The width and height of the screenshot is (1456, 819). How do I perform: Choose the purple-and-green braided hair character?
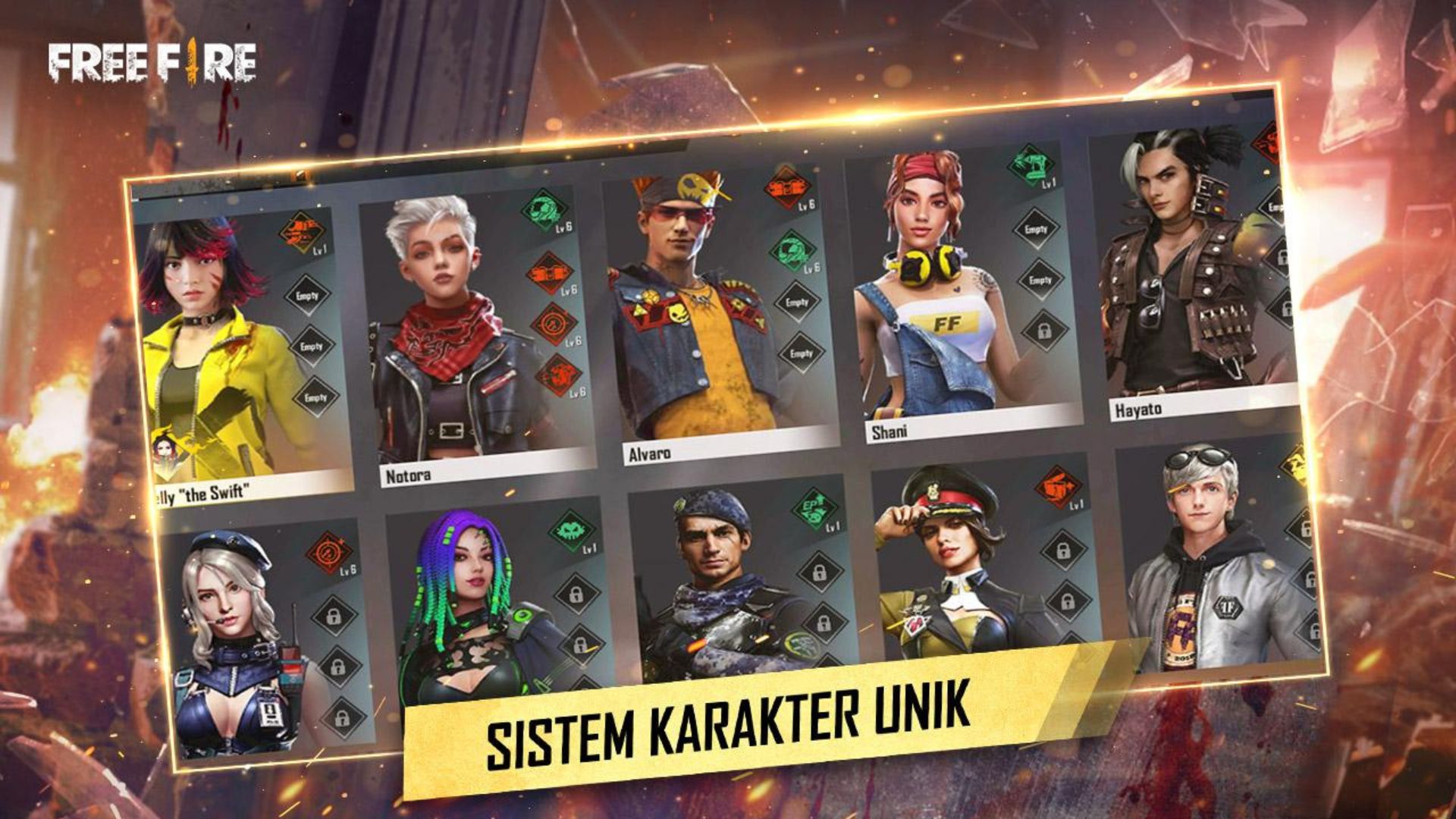[x=470, y=599]
